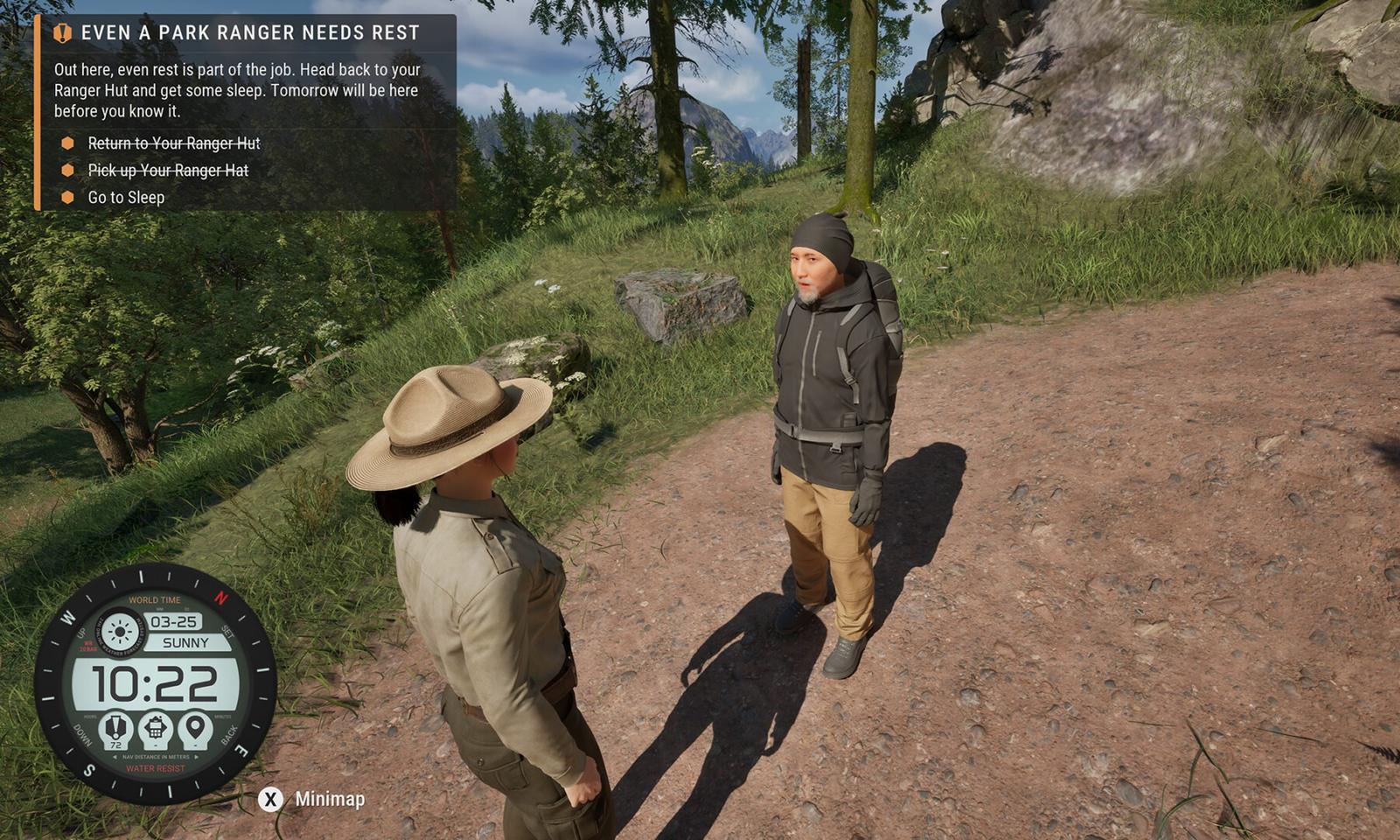Open the quest tracker panel header
Image resolution: width=1400 pixels, height=840 pixels.
pyautogui.click(x=249, y=33)
